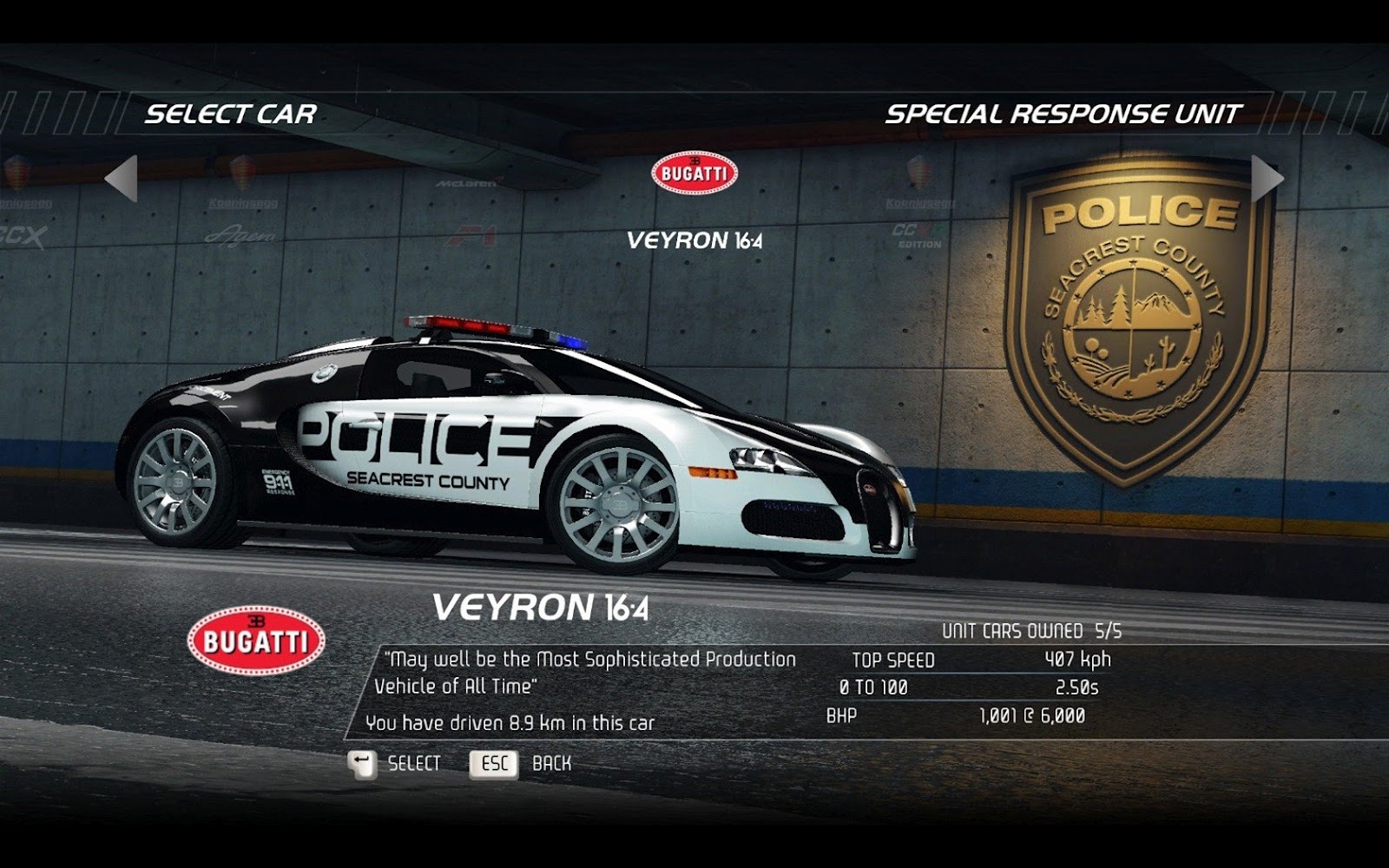The image size is (1389, 868).
Task: Pick the Koenigsegg Agera carousel entry
Action: pyautogui.click(x=241, y=208)
